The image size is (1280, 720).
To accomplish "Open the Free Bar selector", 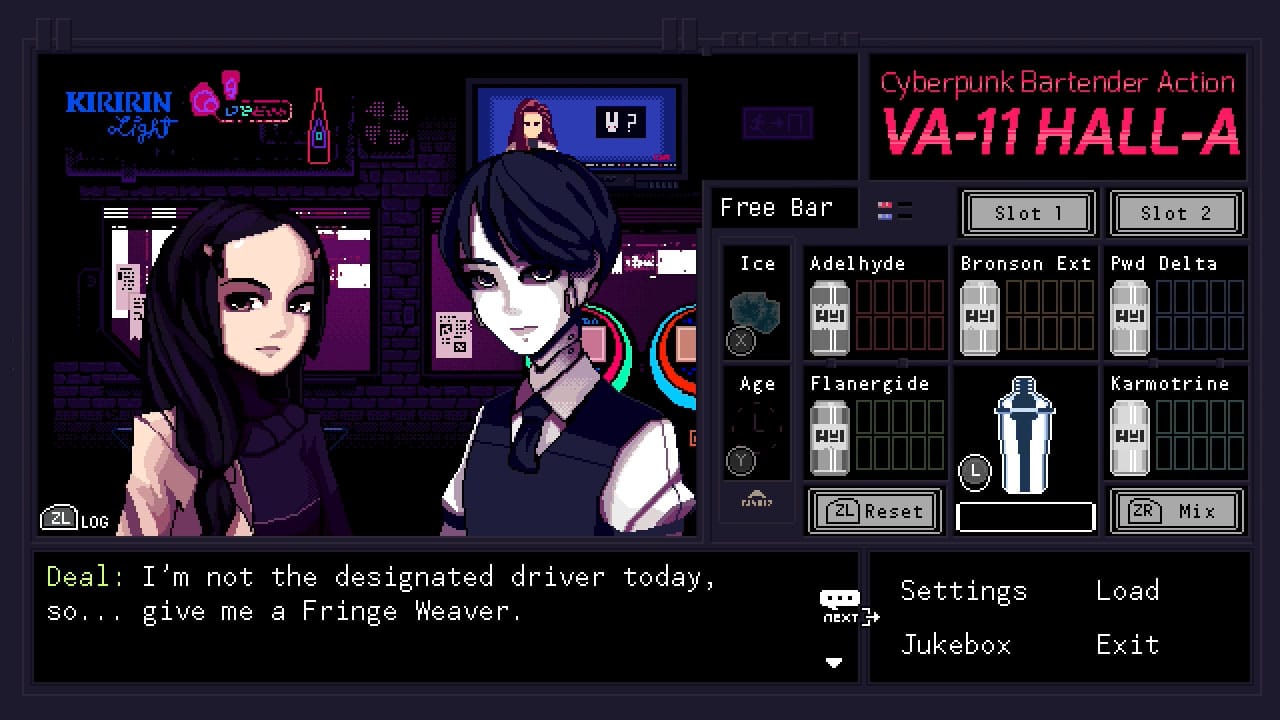I will pyautogui.click(x=782, y=207).
